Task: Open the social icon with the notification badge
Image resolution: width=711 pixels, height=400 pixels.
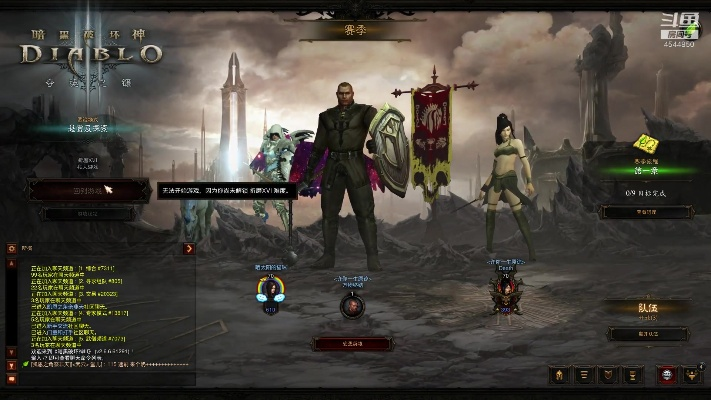Action: [690, 375]
